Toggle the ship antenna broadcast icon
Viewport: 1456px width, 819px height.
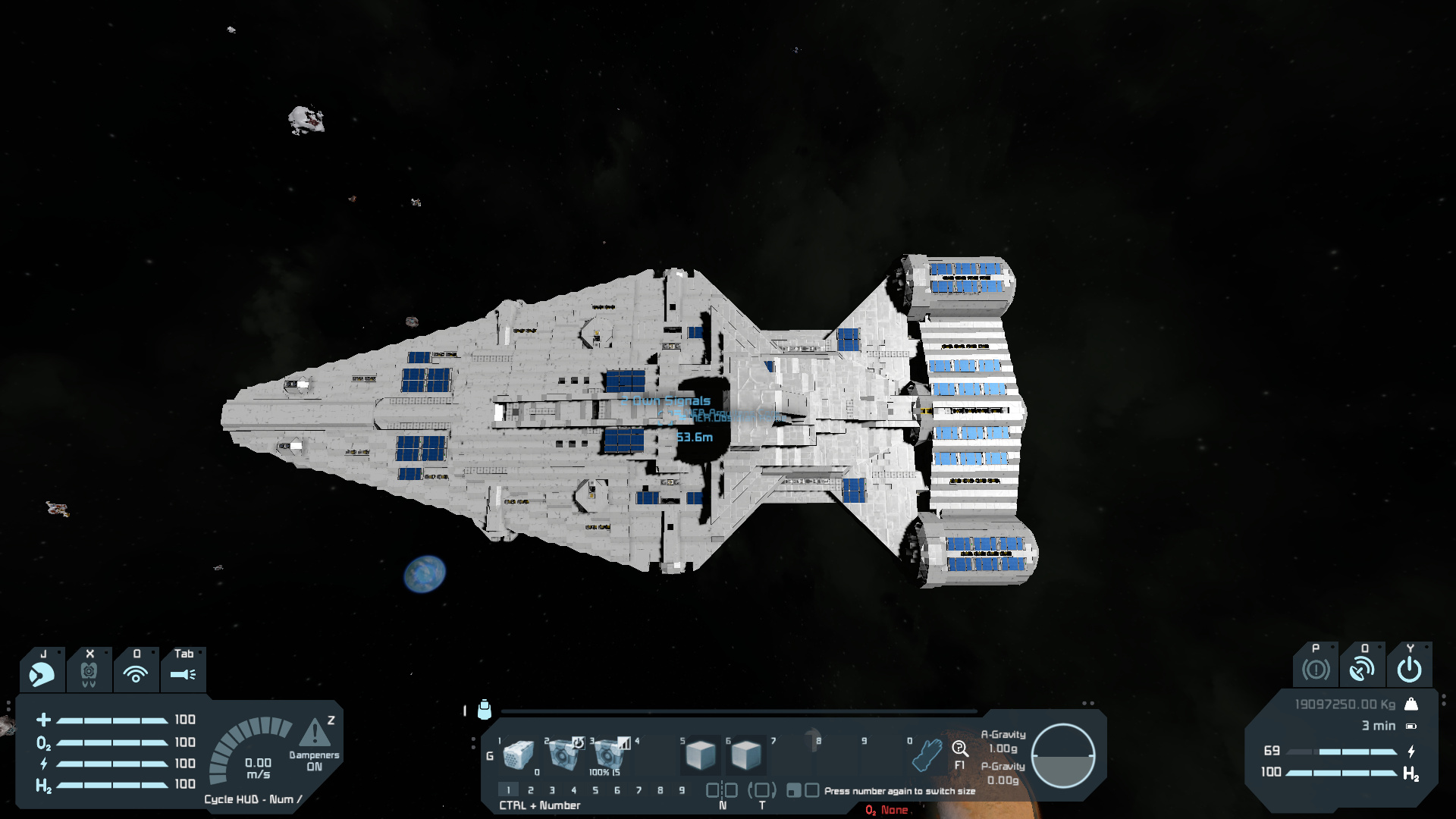coord(1362,669)
